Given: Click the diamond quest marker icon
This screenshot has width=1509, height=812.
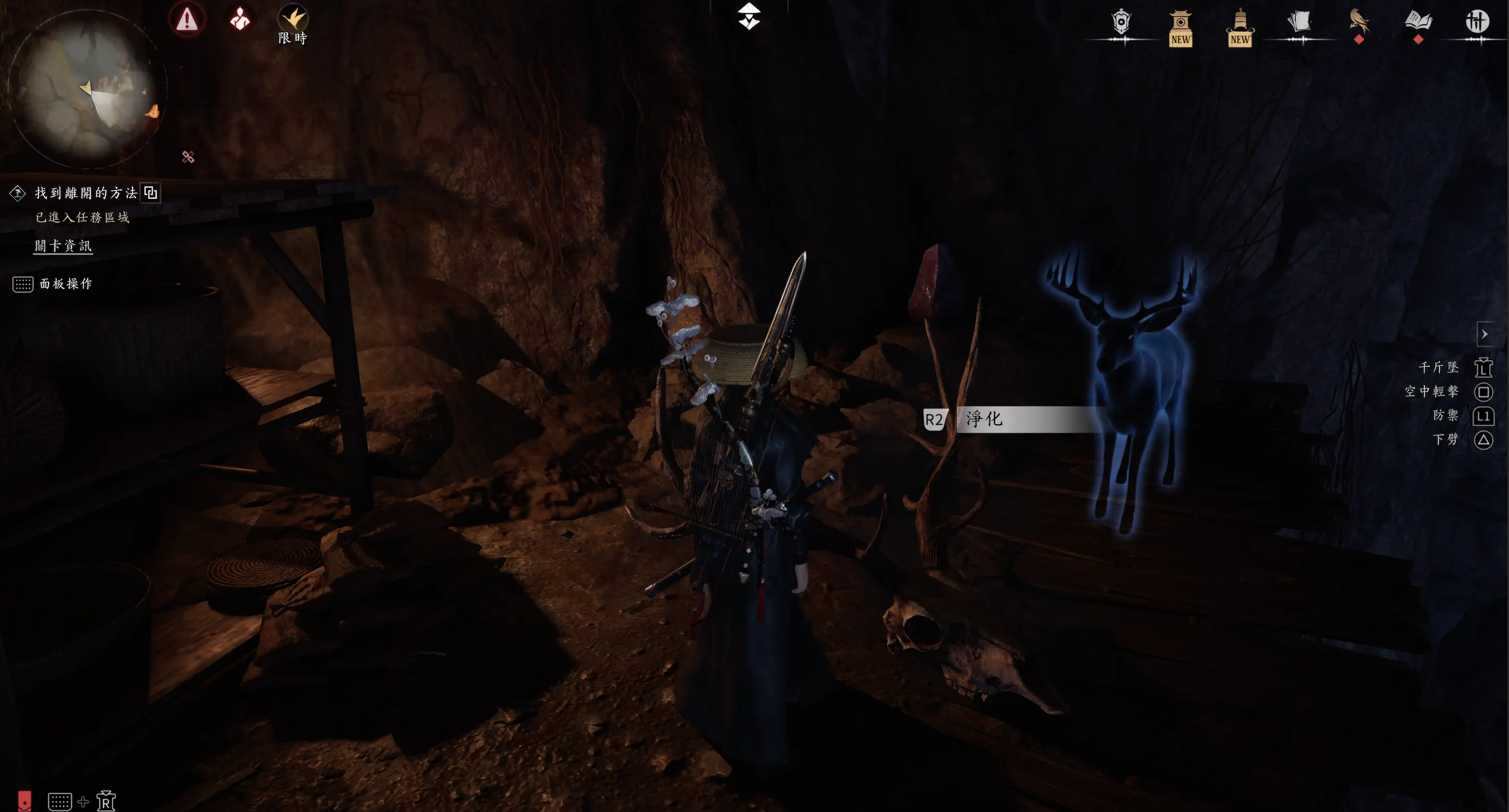Looking at the screenshot, I should point(18,193).
